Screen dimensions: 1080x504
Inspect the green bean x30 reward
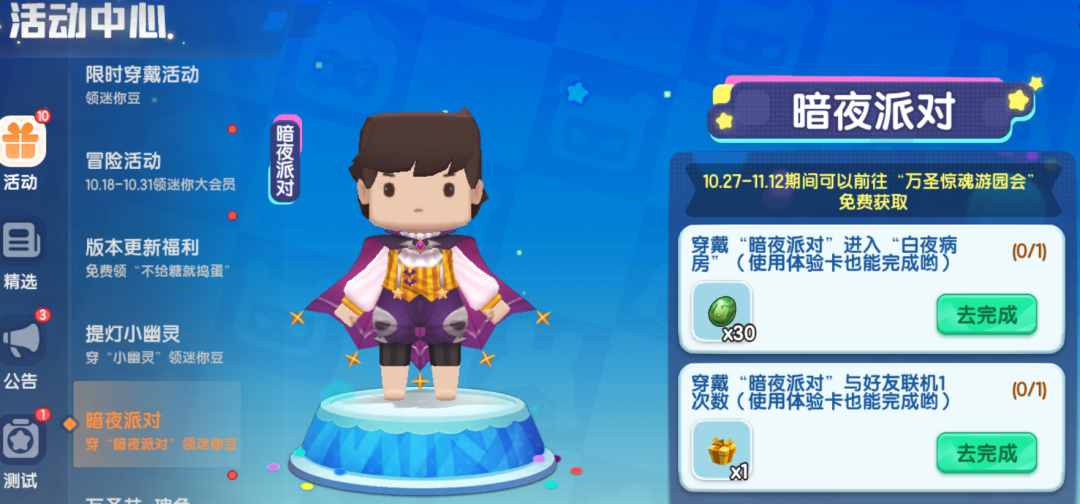point(722,311)
